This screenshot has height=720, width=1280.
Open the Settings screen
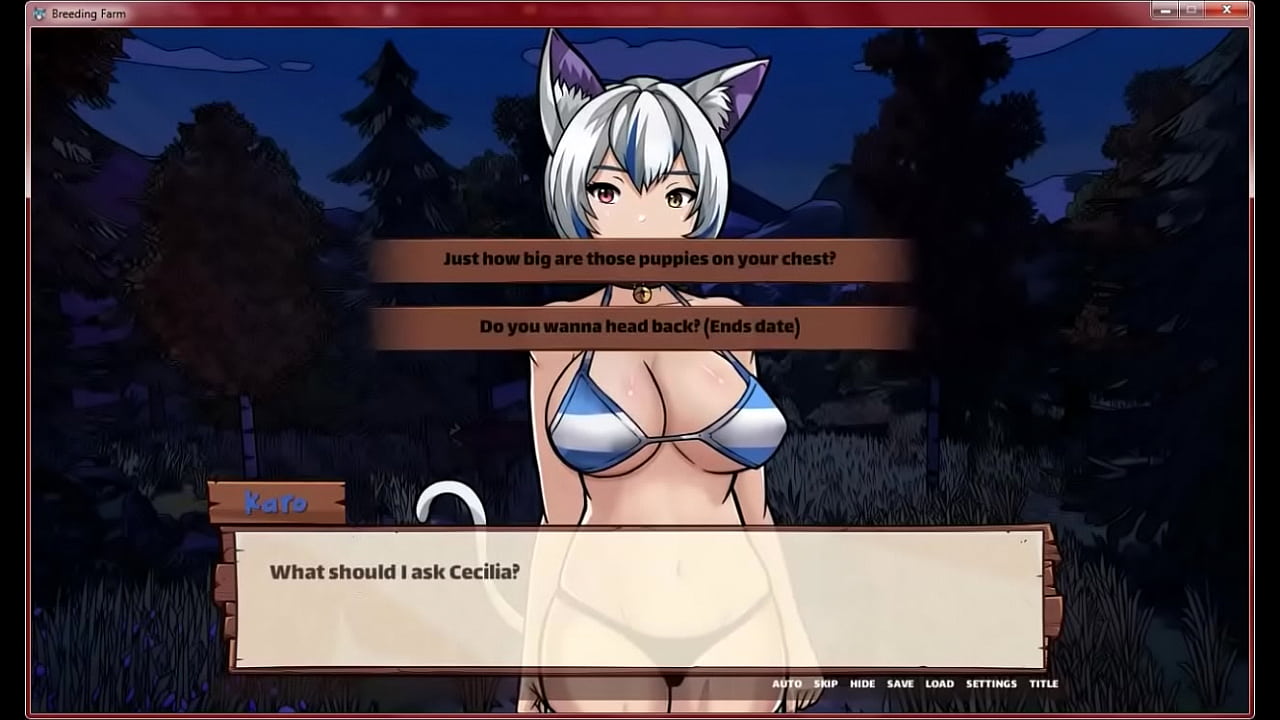[991, 684]
